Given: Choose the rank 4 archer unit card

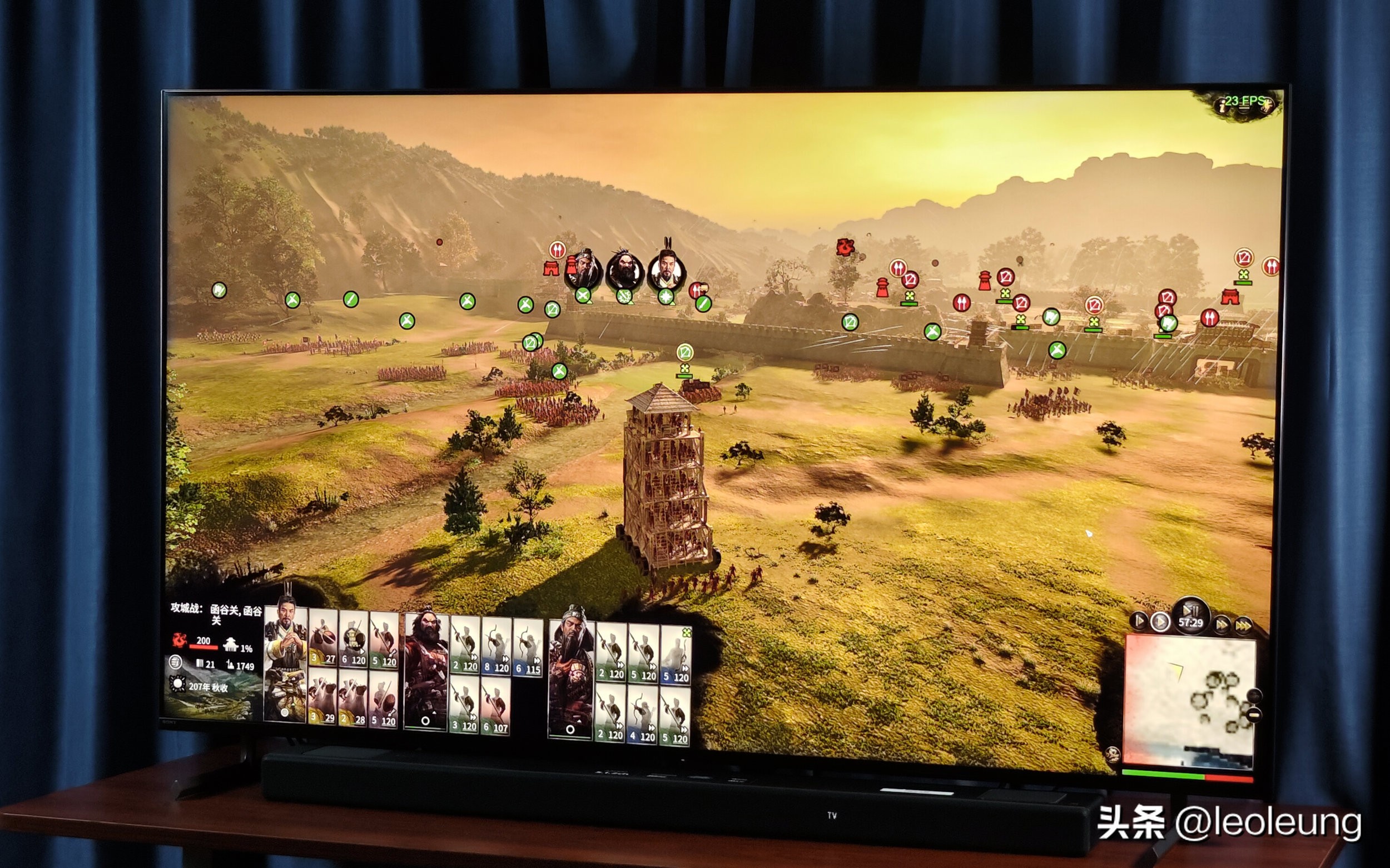Looking at the screenshot, I should 642,715.
